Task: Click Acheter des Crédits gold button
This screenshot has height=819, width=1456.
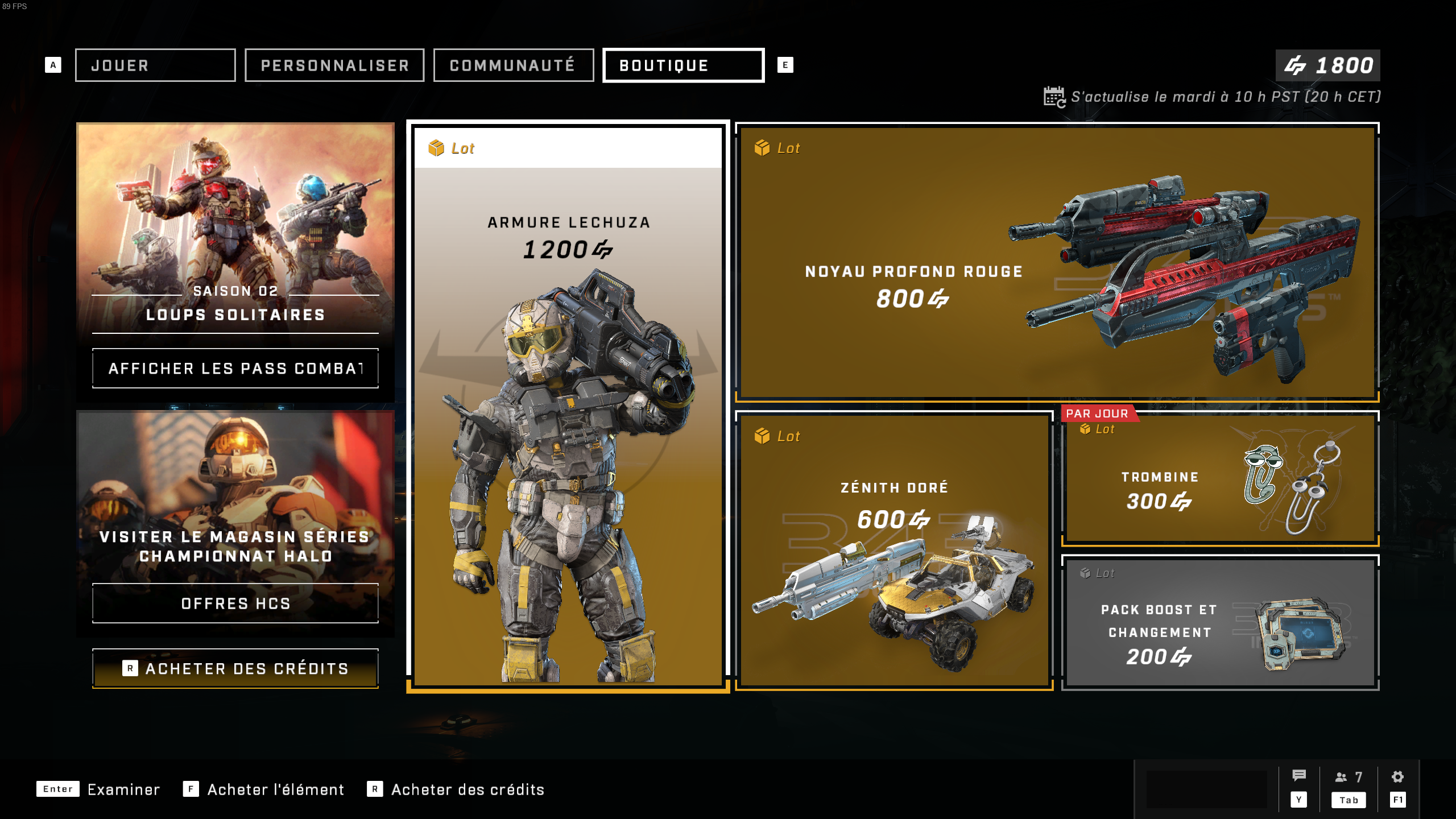Action: click(x=235, y=668)
